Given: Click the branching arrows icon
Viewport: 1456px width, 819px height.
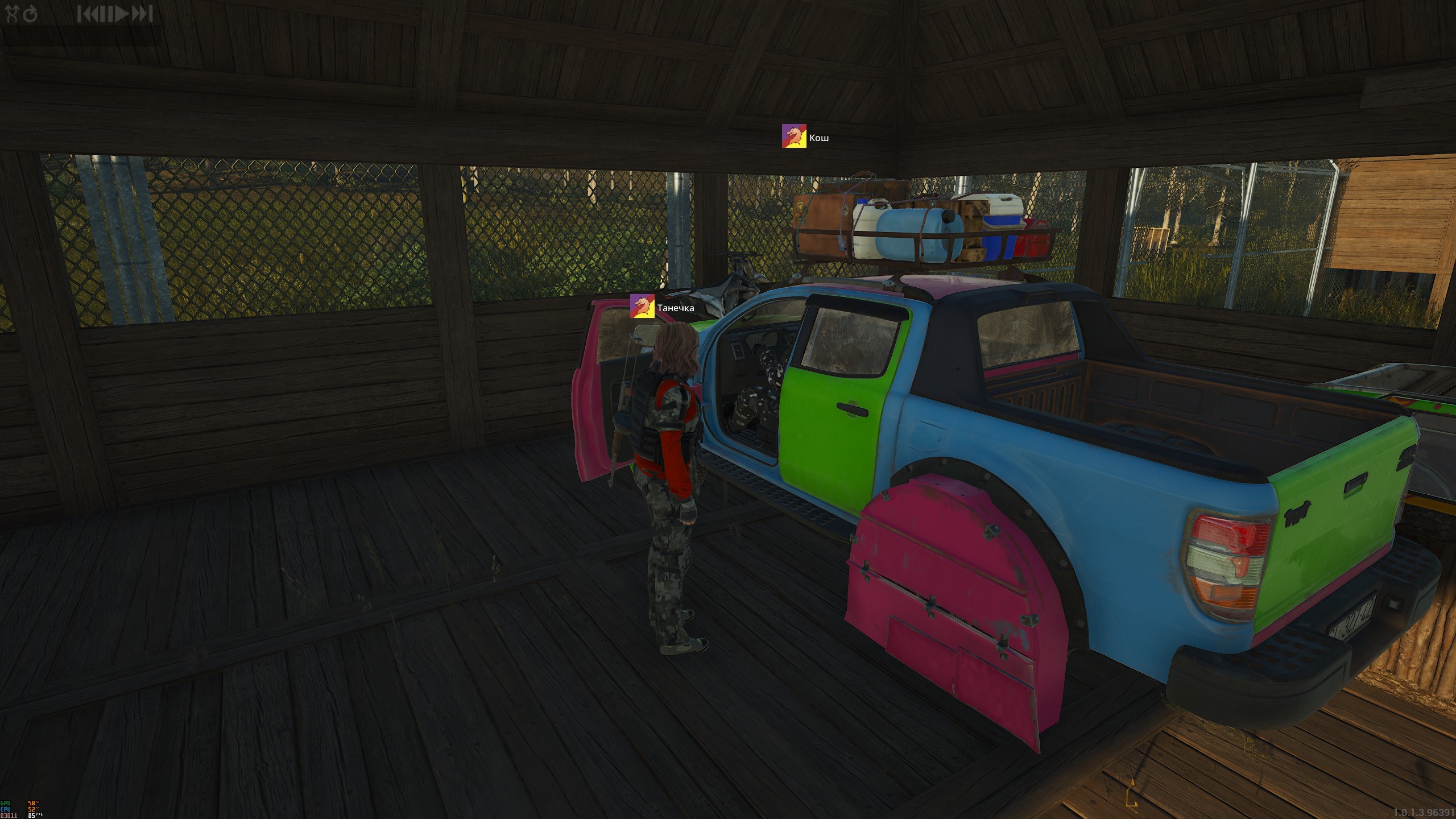Looking at the screenshot, I should coord(13,13).
